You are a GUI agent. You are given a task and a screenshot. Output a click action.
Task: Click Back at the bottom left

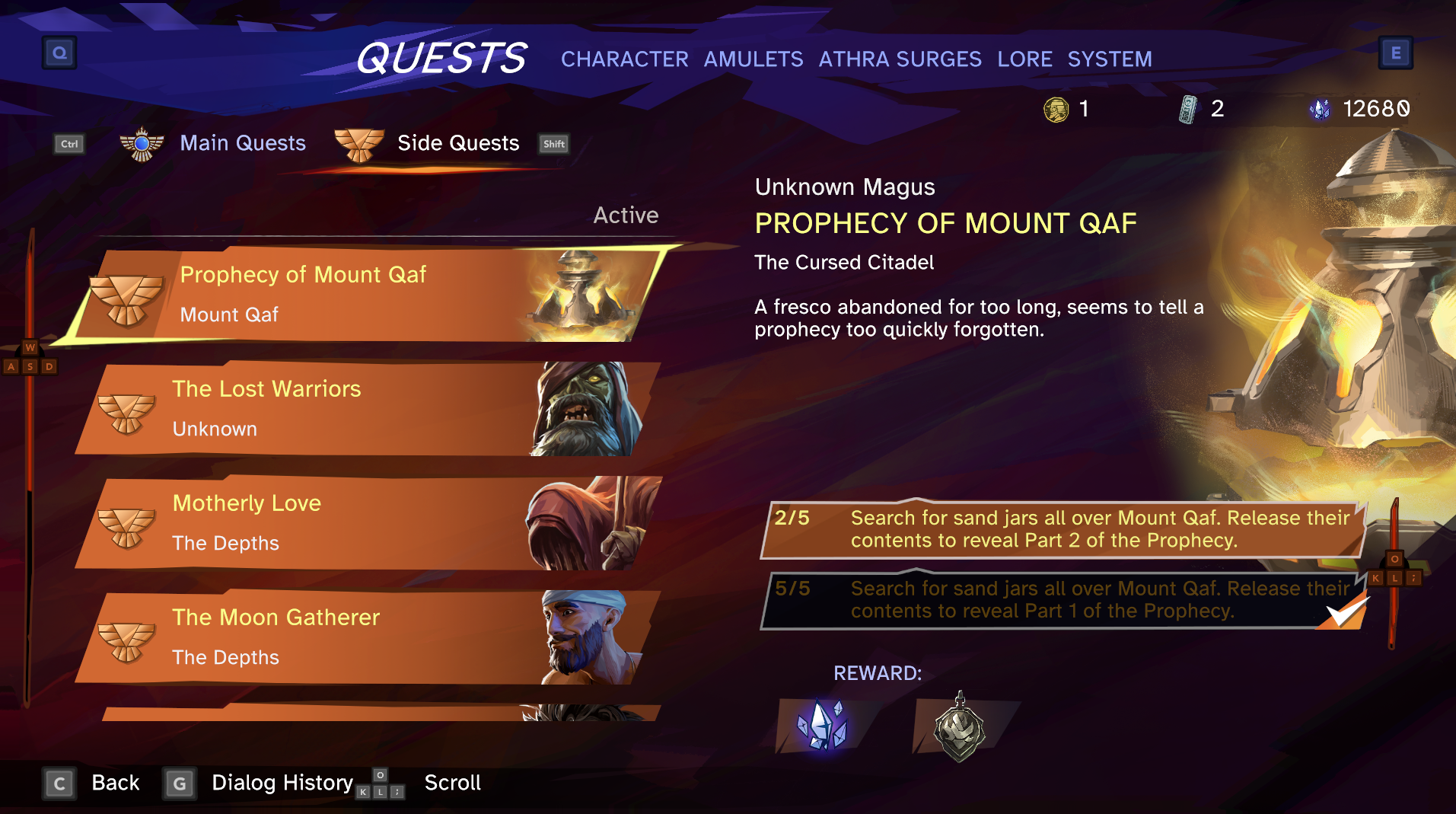coord(115,783)
